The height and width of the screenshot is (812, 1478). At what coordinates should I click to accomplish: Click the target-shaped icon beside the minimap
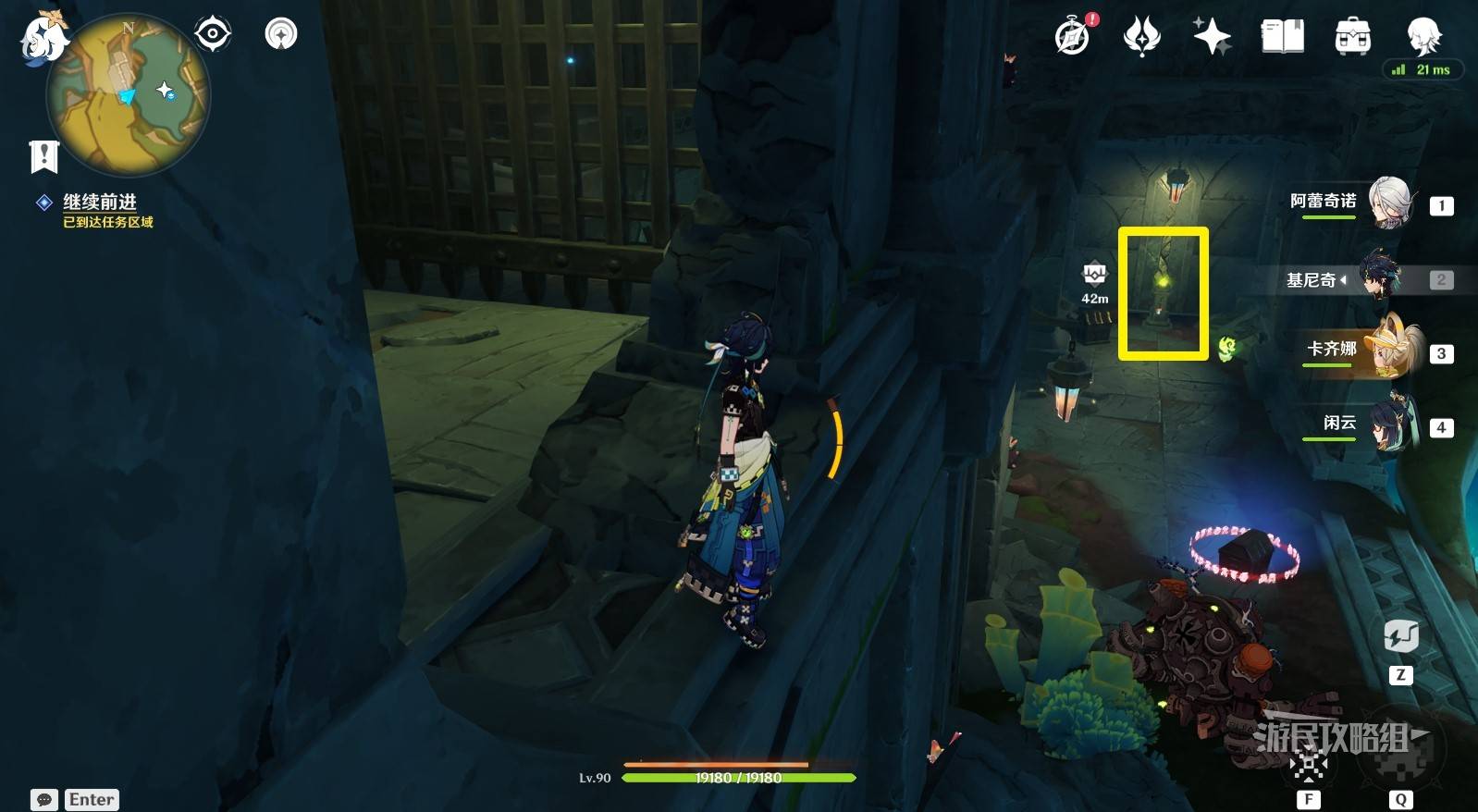tap(213, 34)
